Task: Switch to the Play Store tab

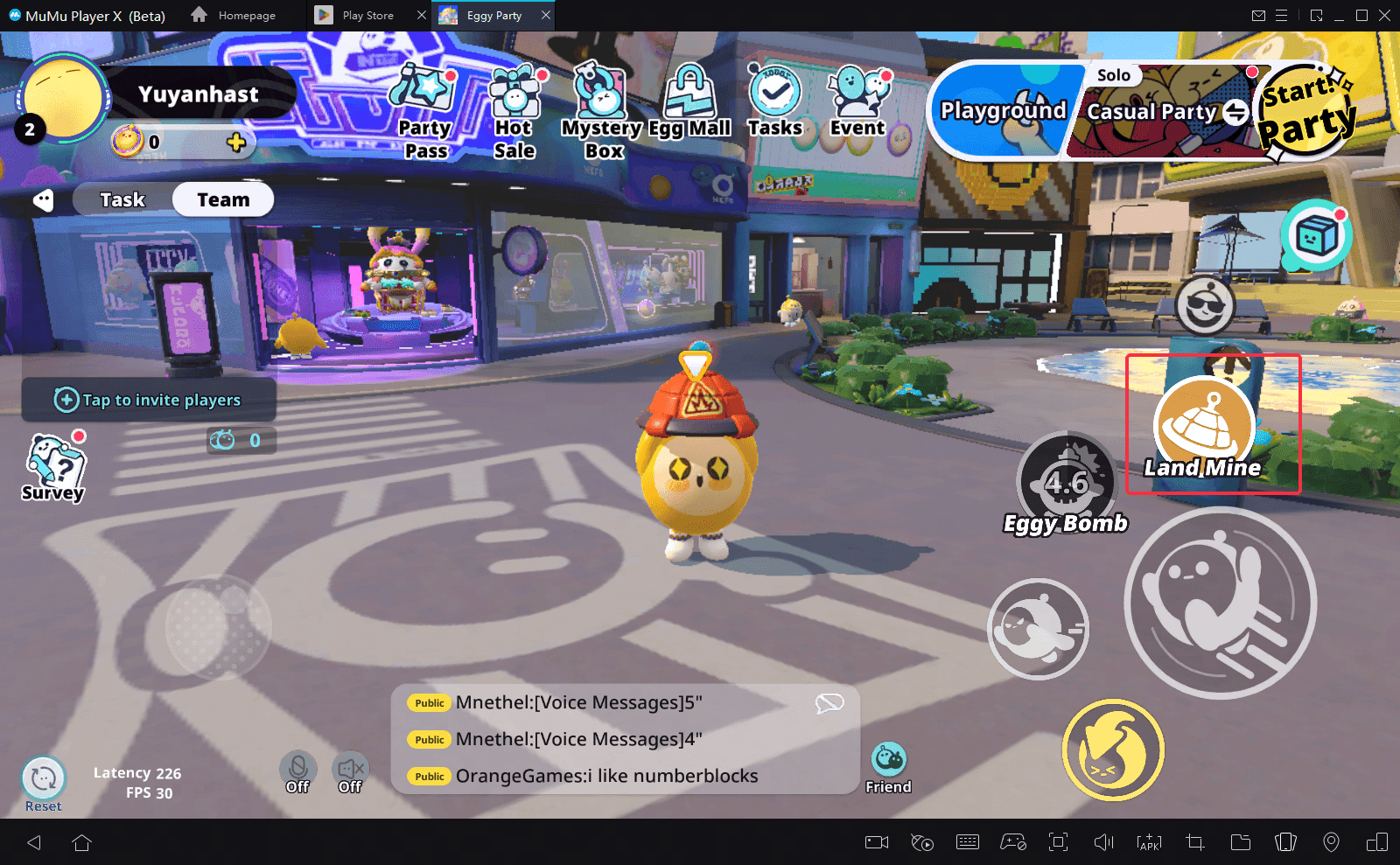Action: click(367, 16)
